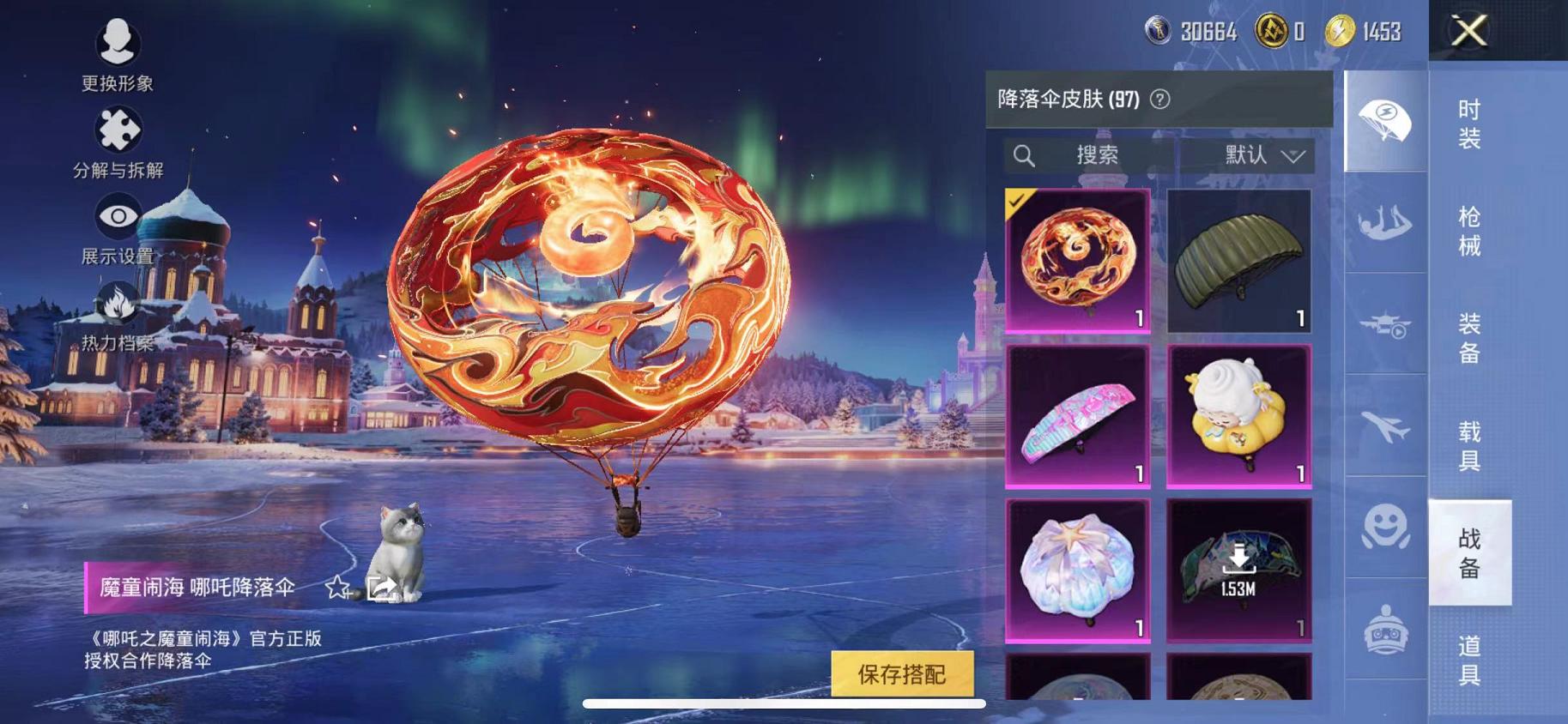Image resolution: width=1568 pixels, height=724 pixels.
Task: Select the parachute category icon
Action: coord(1384,120)
